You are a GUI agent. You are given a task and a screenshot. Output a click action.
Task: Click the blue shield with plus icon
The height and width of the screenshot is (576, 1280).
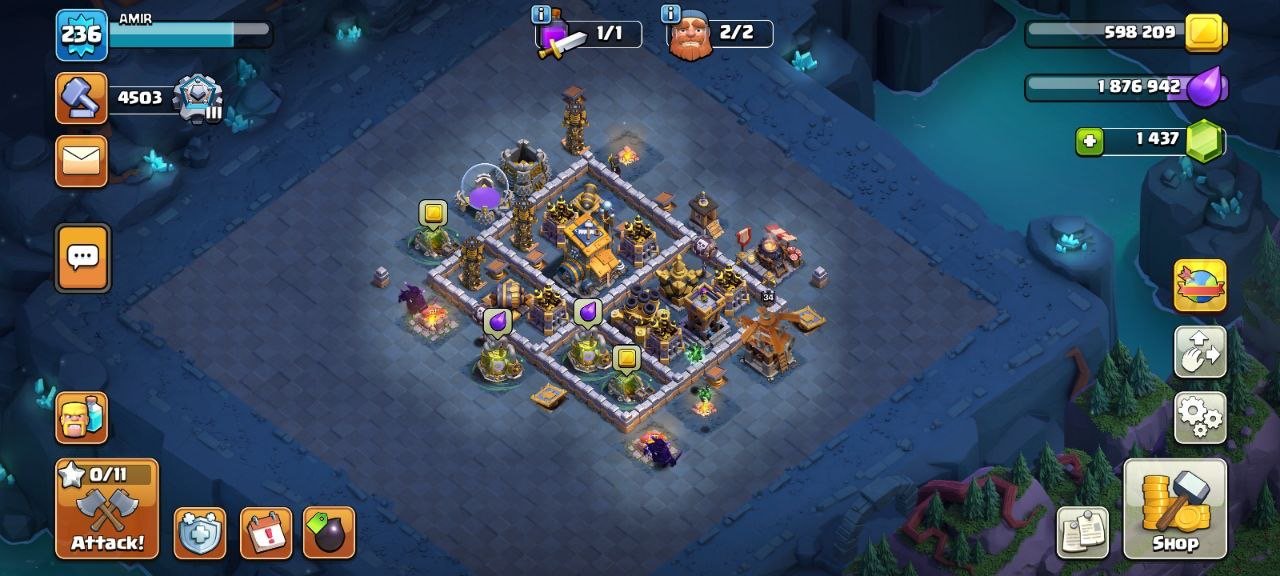coord(200,533)
